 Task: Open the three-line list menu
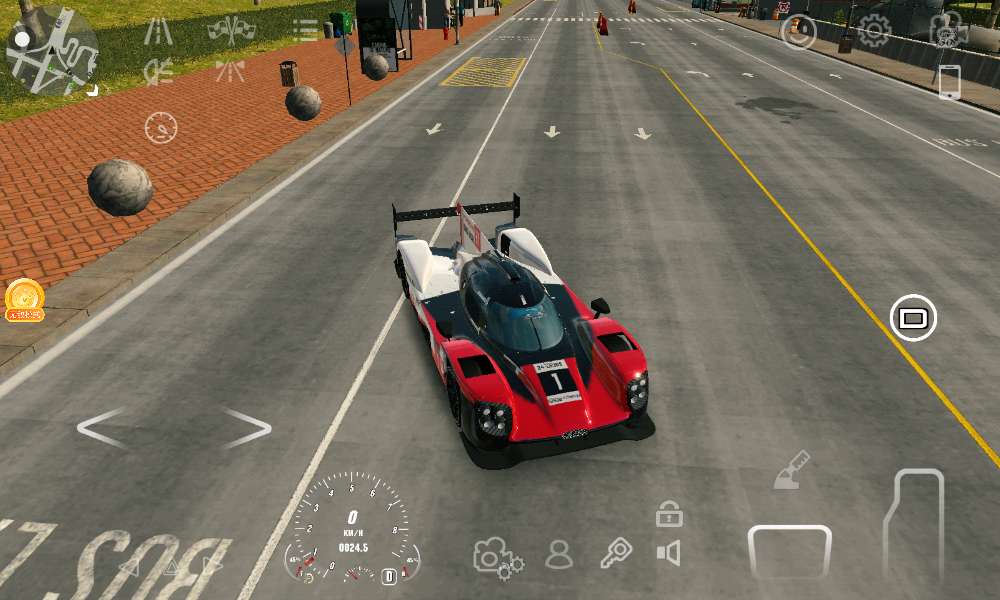coord(306,30)
